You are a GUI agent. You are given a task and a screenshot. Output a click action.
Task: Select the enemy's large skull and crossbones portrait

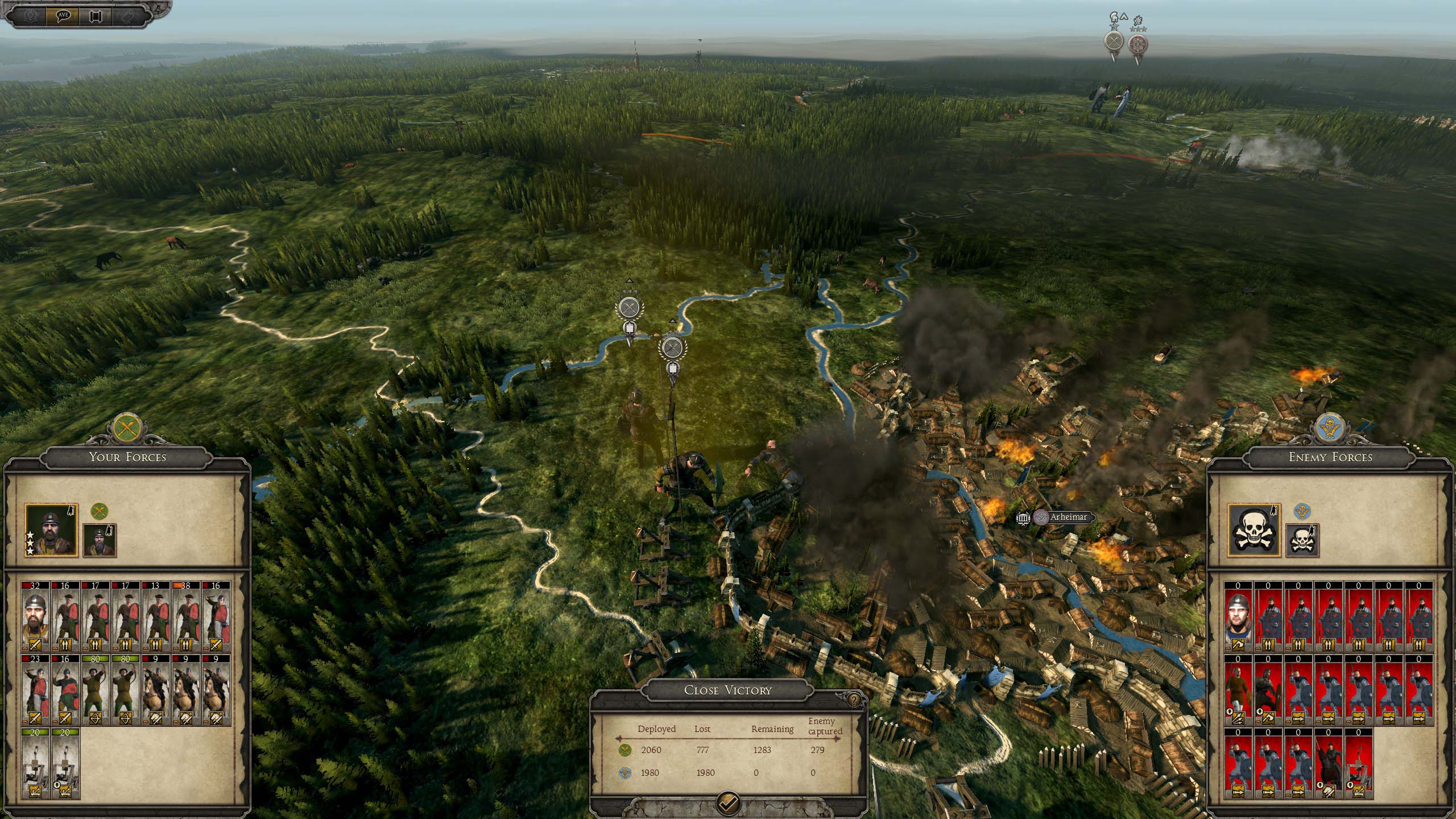[x=1254, y=530]
